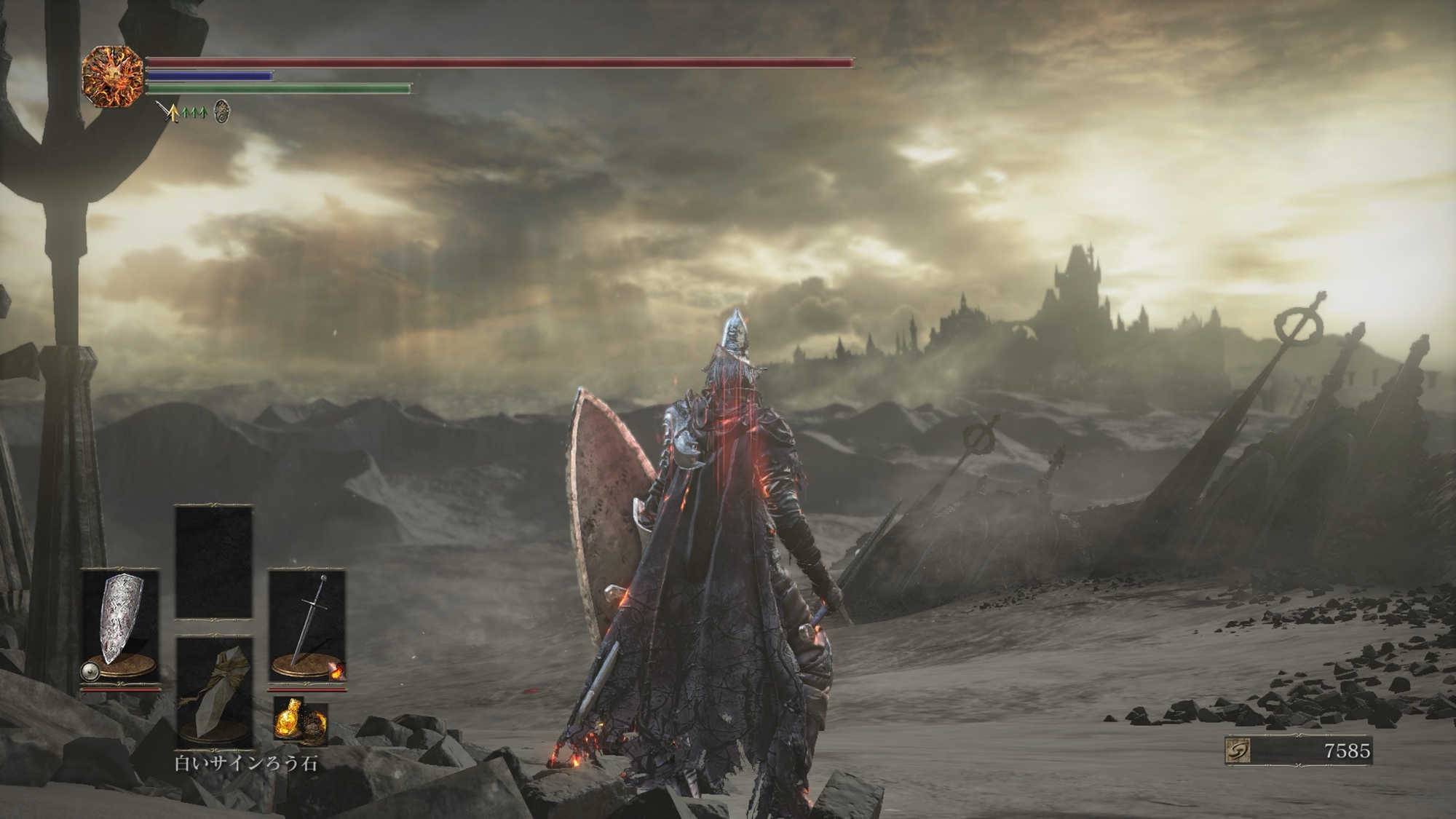Select the longsword right-hand weapon slot
Viewport: 1456px width, 819px height.
(x=307, y=625)
